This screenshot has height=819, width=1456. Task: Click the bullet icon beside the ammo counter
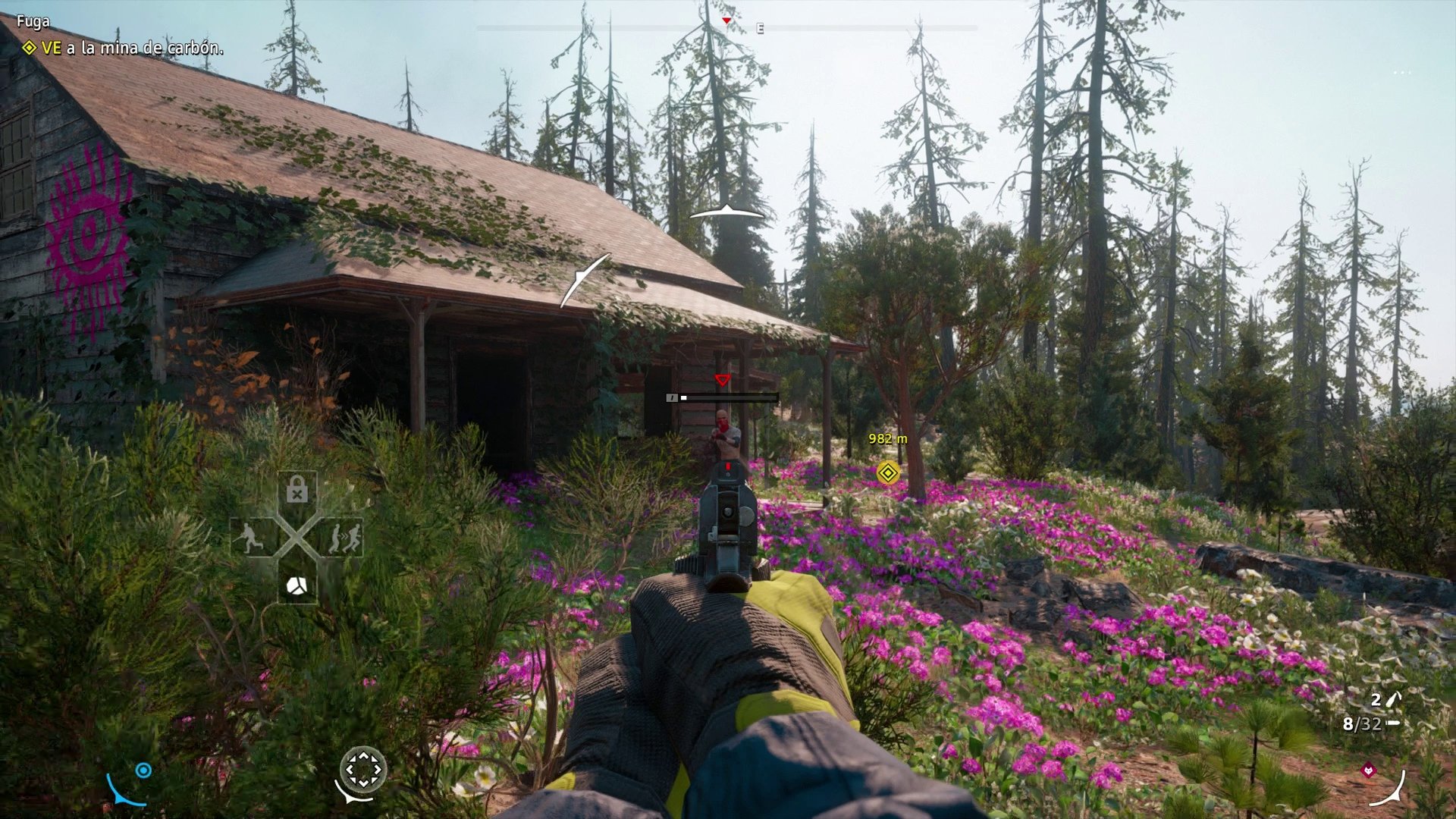coord(1394,723)
